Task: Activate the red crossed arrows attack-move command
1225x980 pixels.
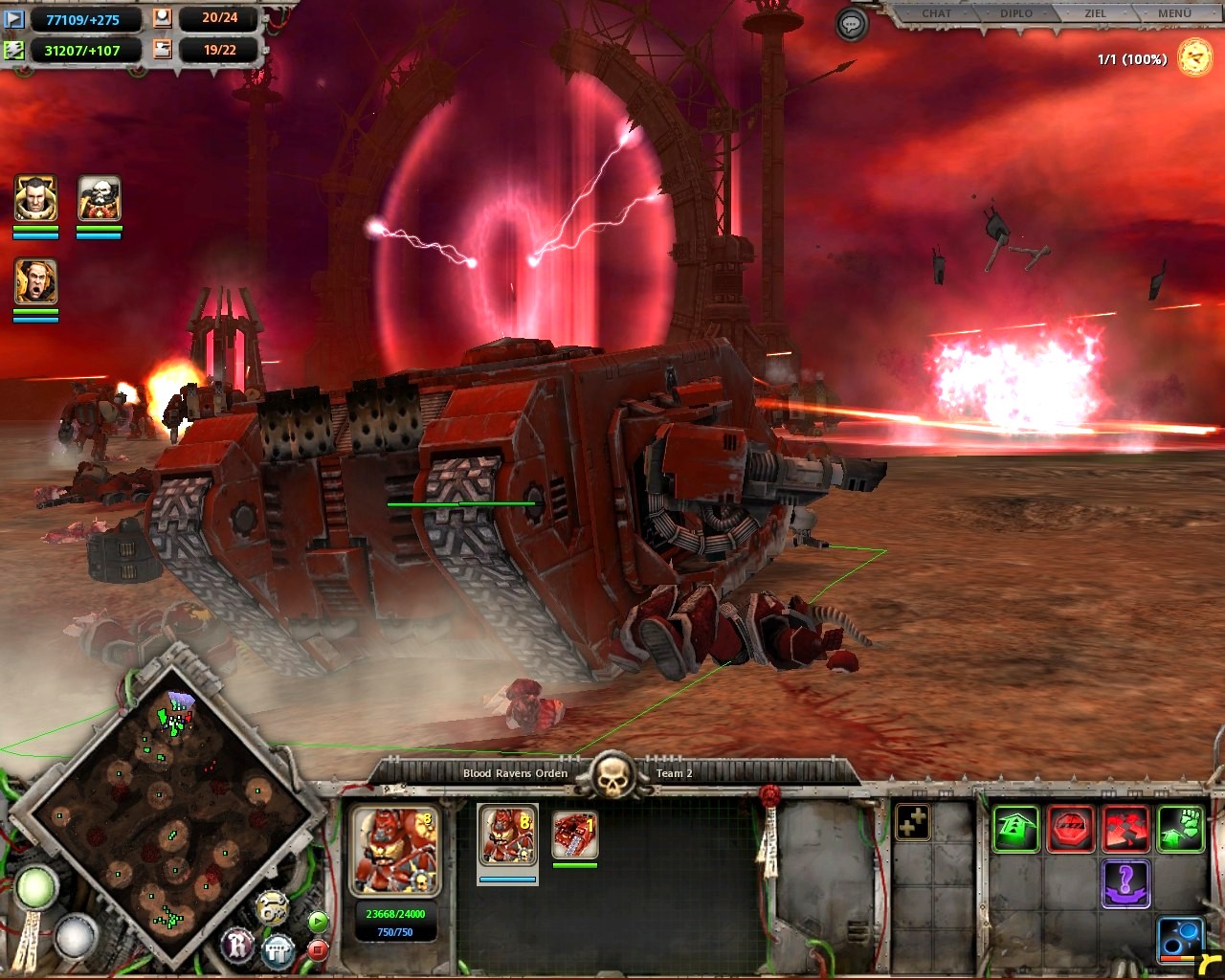Action: coord(1125,828)
